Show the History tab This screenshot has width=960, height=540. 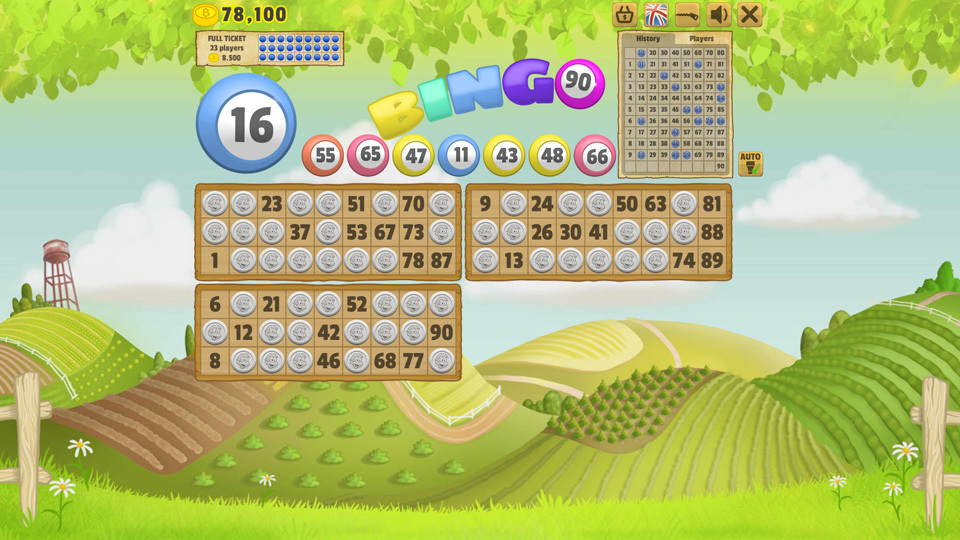648,38
